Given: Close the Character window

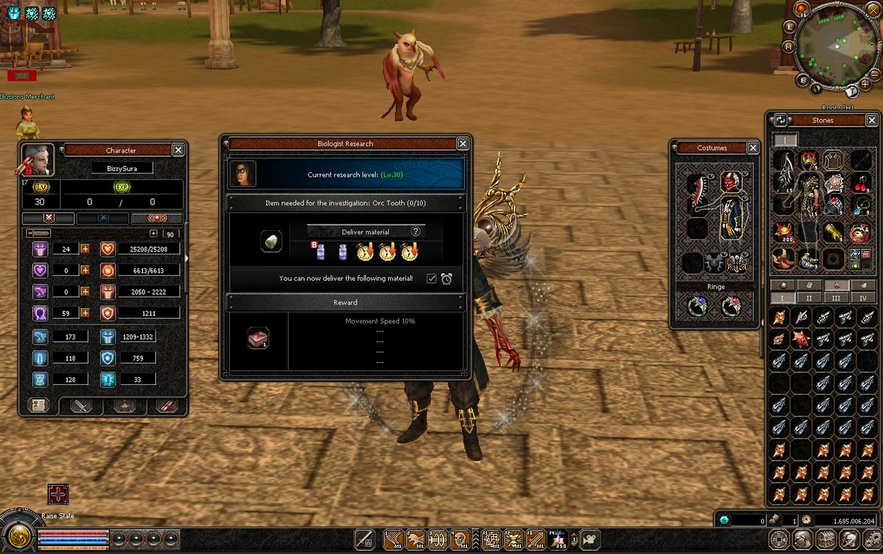Looking at the screenshot, I should 178,150.
